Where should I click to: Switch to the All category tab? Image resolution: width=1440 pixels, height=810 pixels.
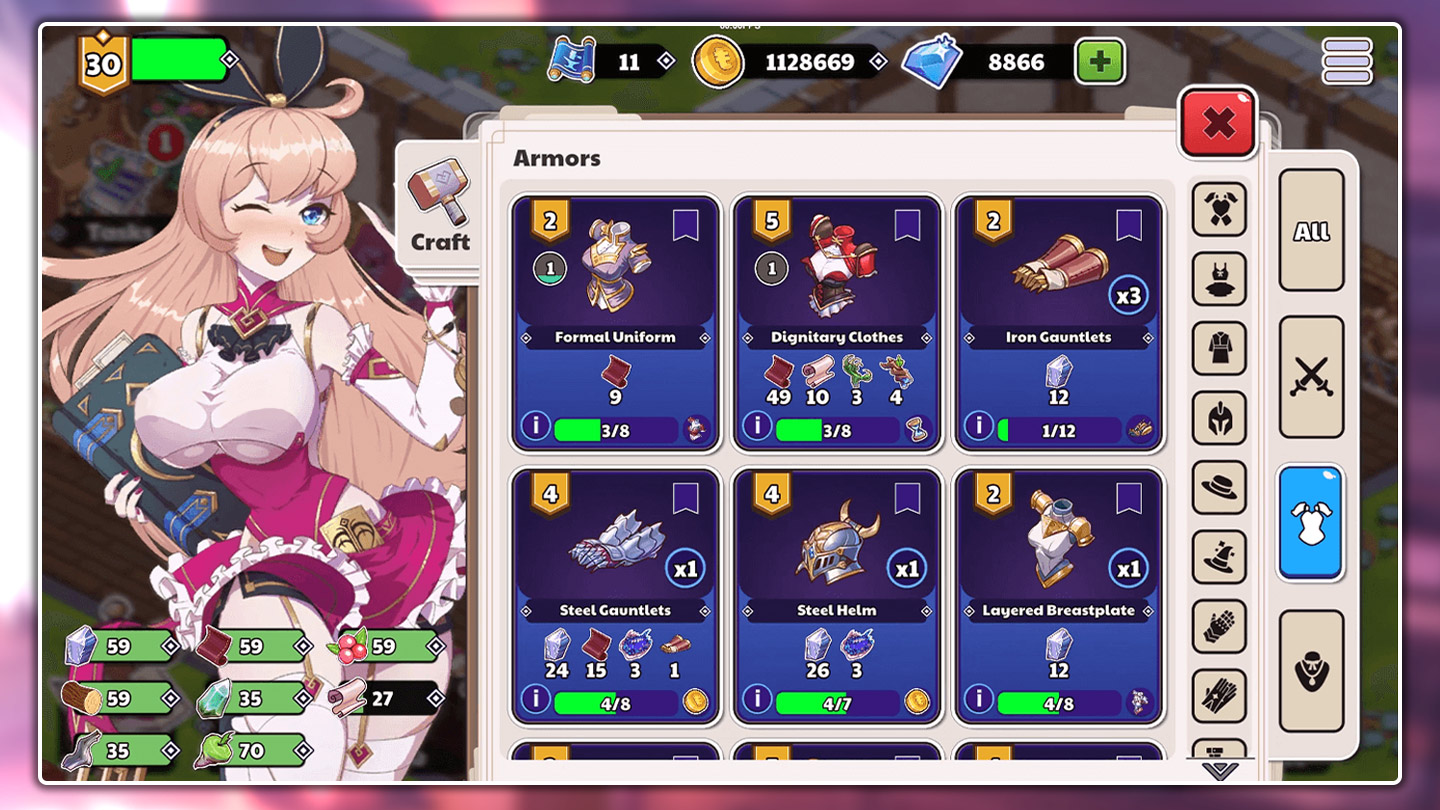click(x=1311, y=231)
